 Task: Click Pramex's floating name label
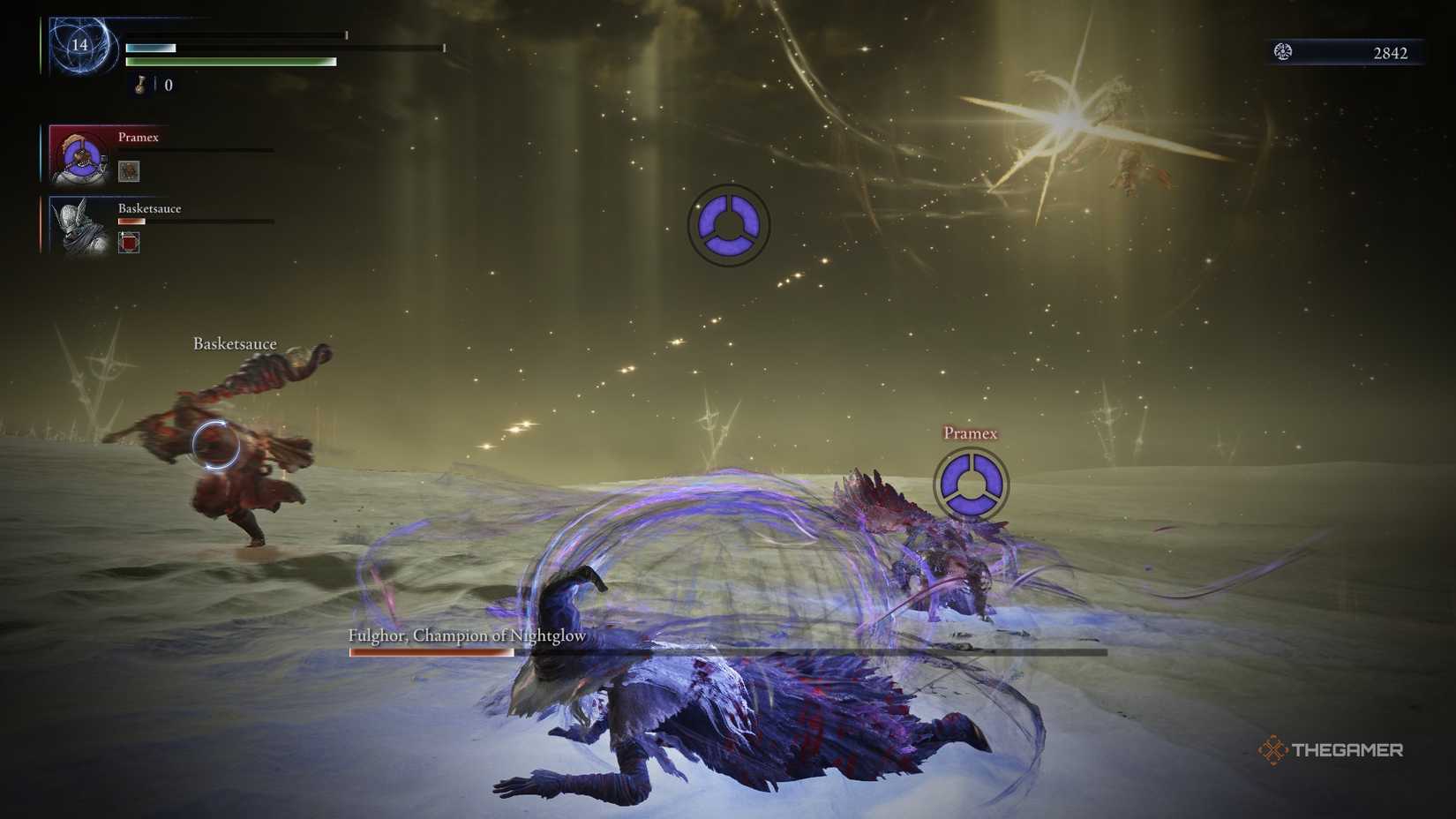pos(969,433)
